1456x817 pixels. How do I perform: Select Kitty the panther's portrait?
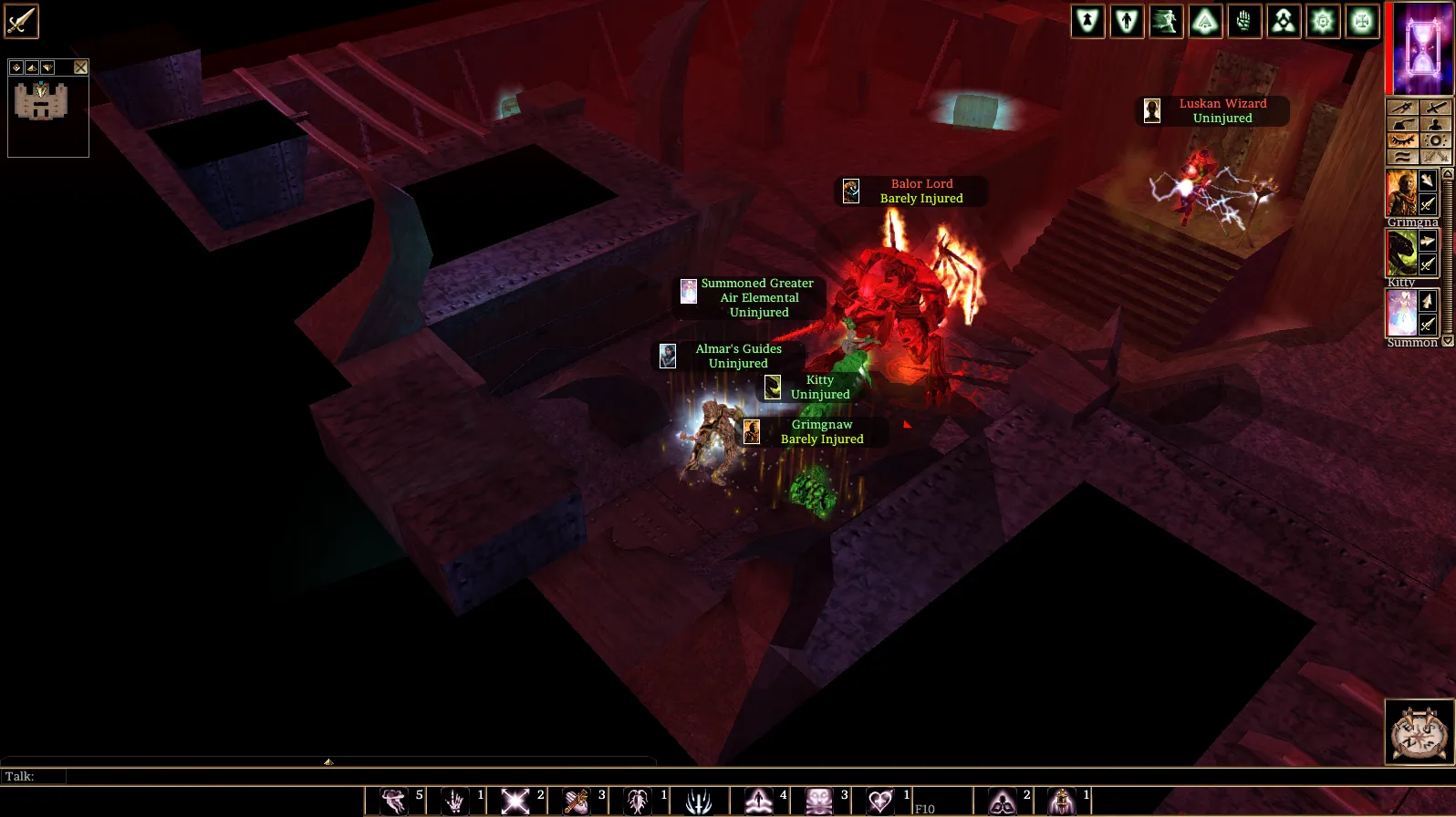click(x=1401, y=253)
